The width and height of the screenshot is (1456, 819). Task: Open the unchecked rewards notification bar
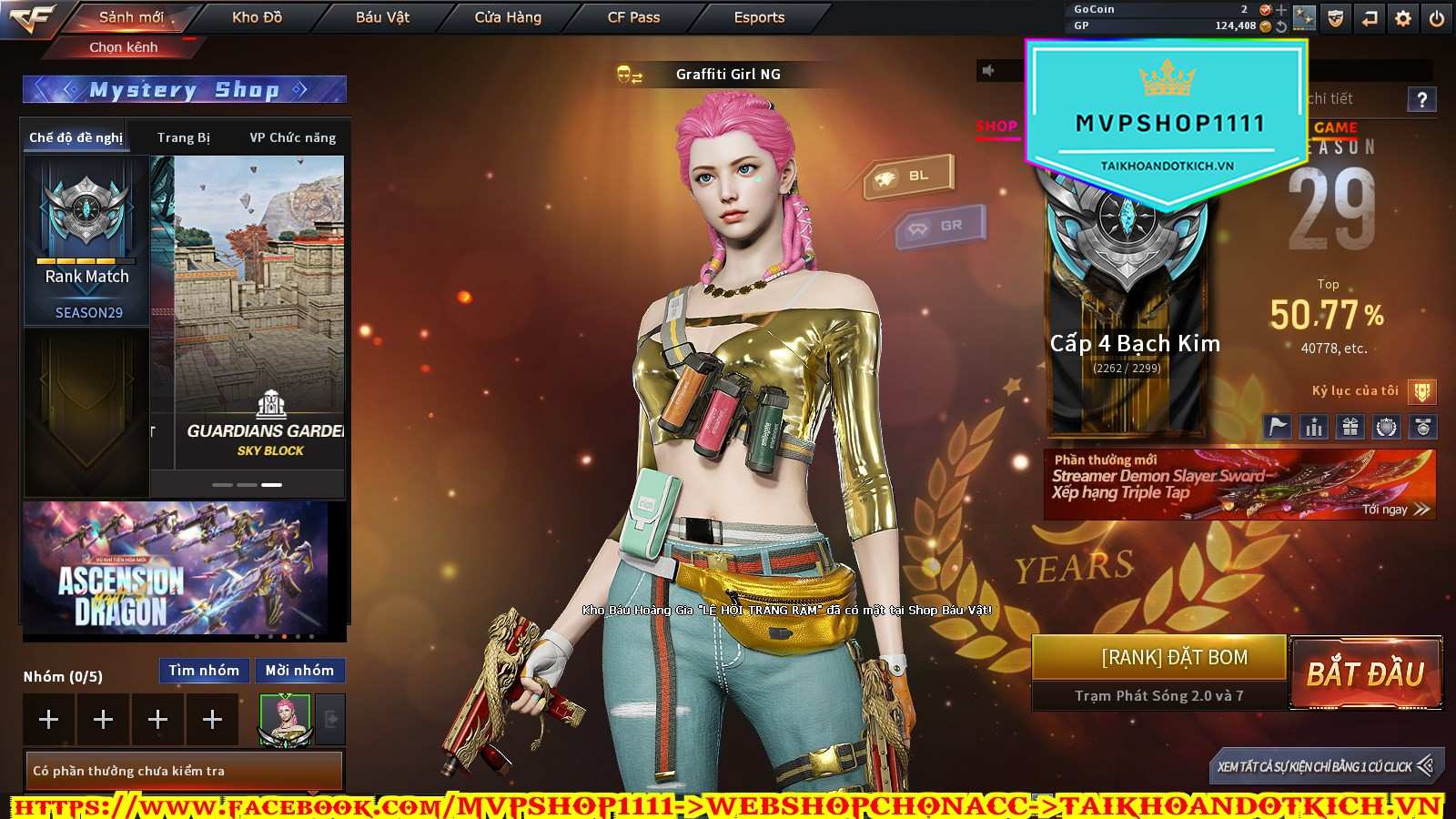coord(184,771)
